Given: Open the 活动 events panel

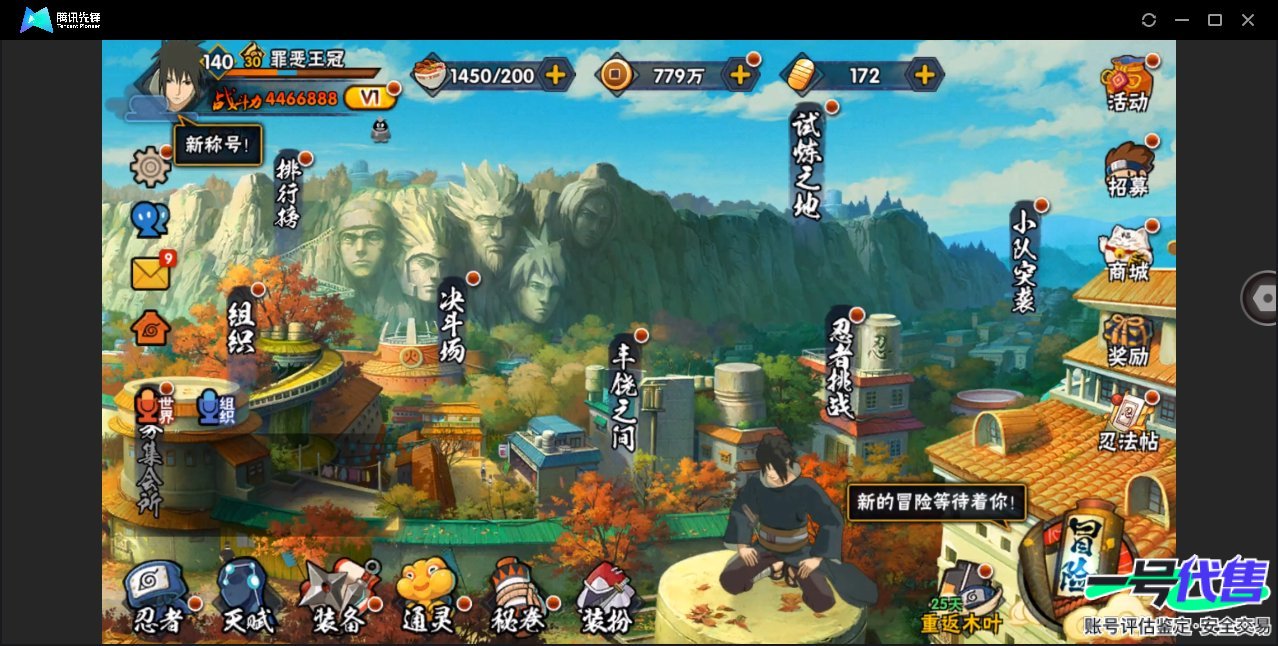Looking at the screenshot, I should pos(1127,84).
